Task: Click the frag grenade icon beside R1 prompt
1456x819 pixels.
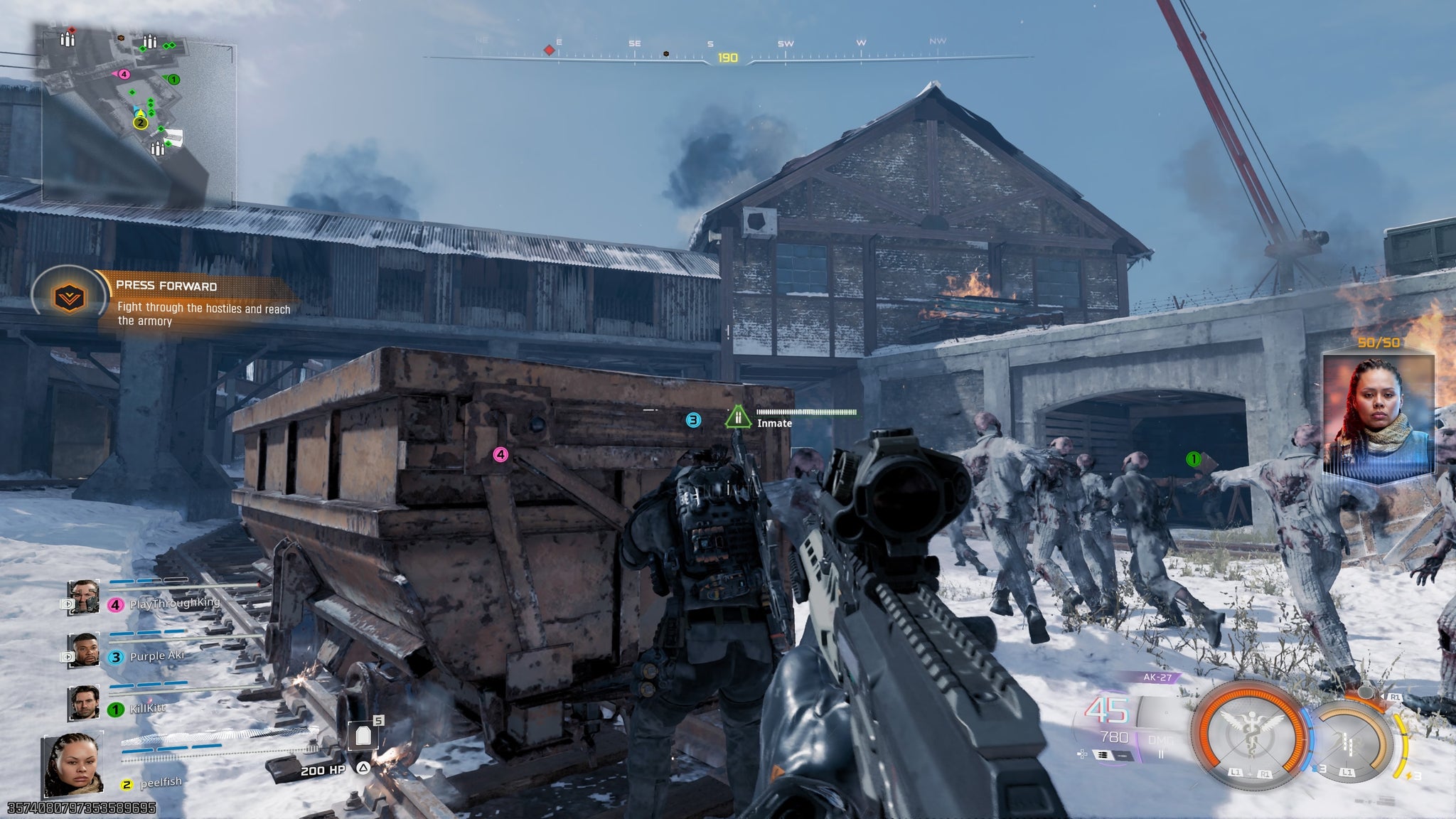Action: pos(1366,693)
